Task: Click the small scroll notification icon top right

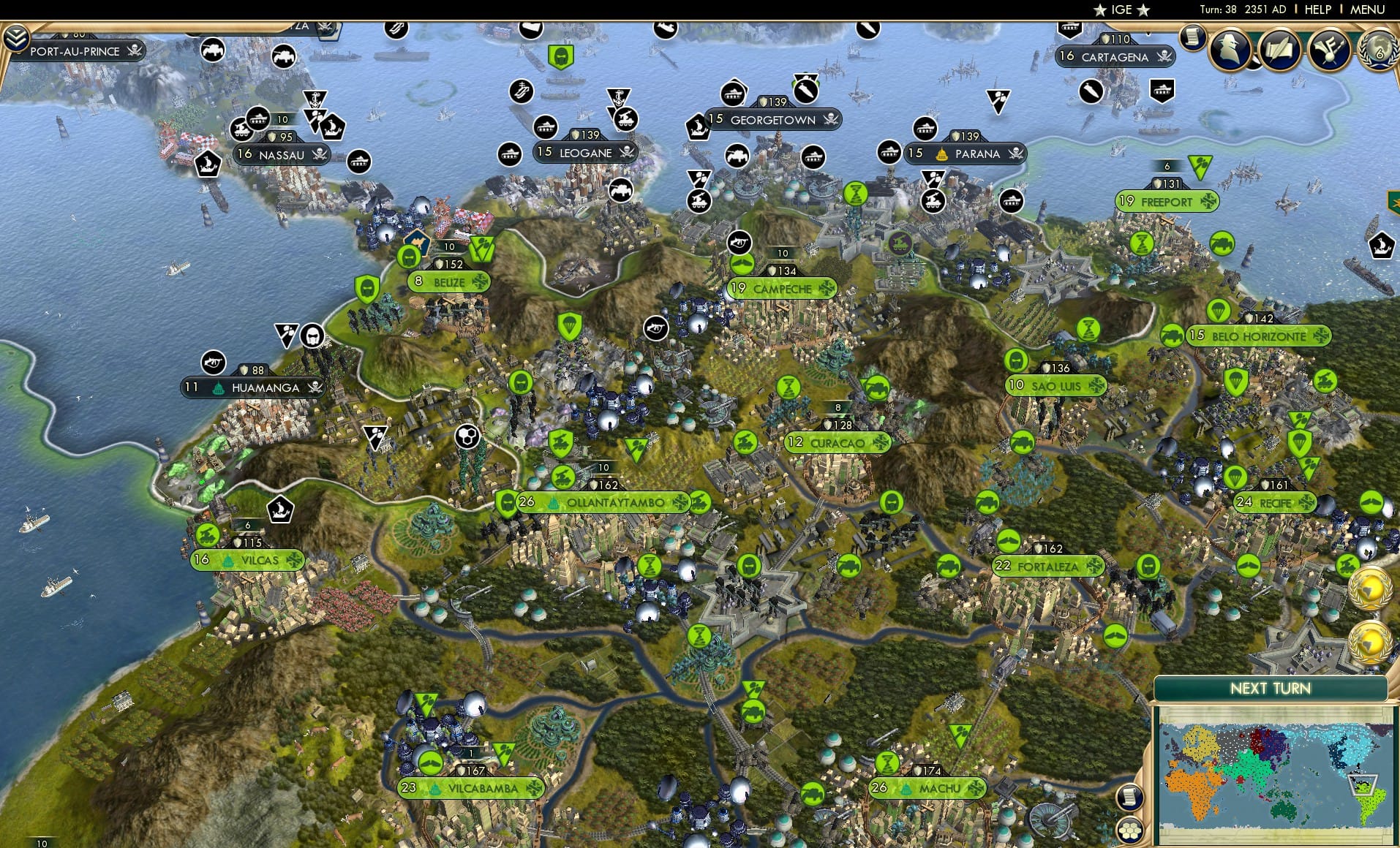Action: pos(1194,39)
